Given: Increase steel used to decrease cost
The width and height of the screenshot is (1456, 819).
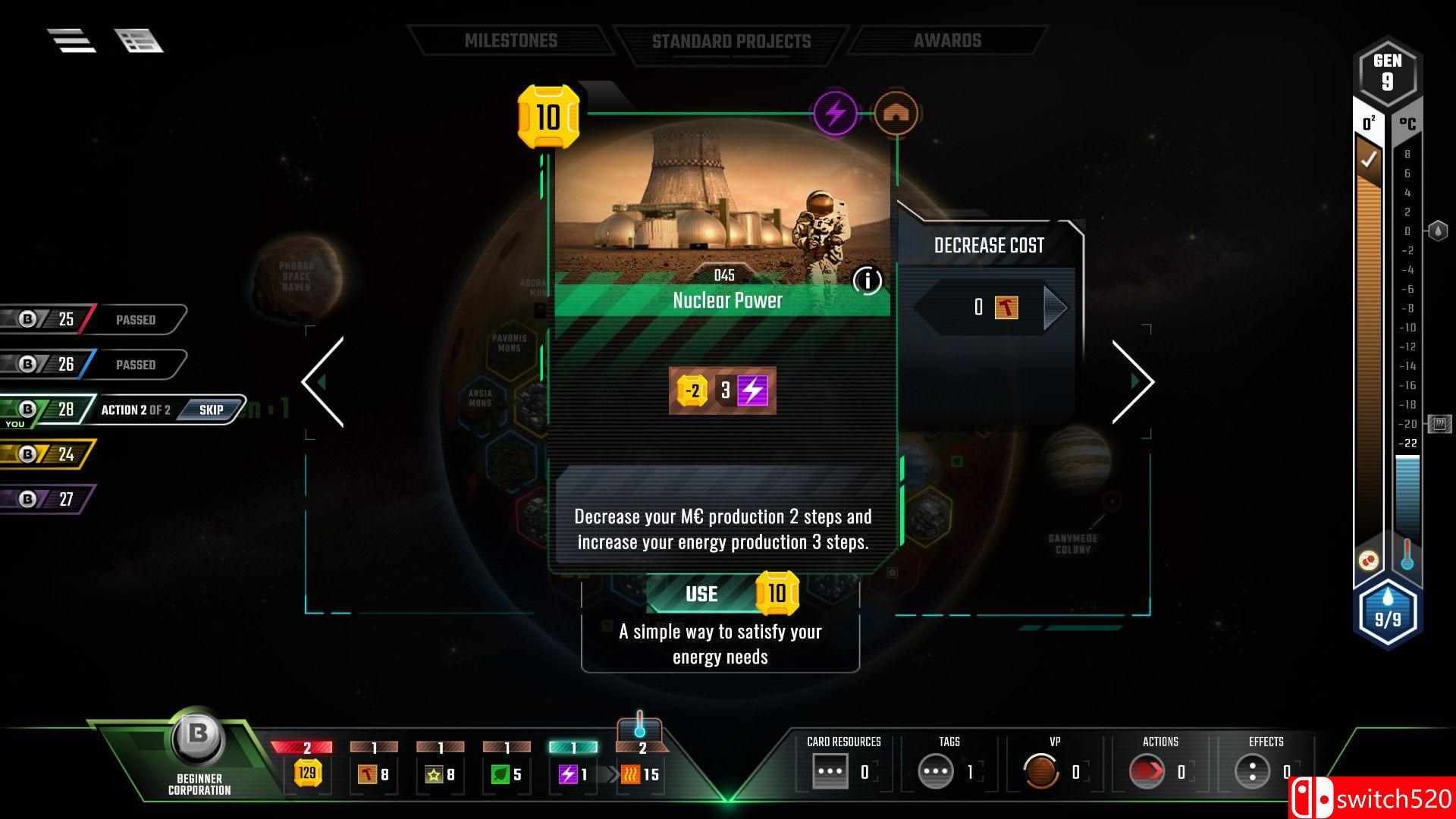Looking at the screenshot, I should 1054,307.
